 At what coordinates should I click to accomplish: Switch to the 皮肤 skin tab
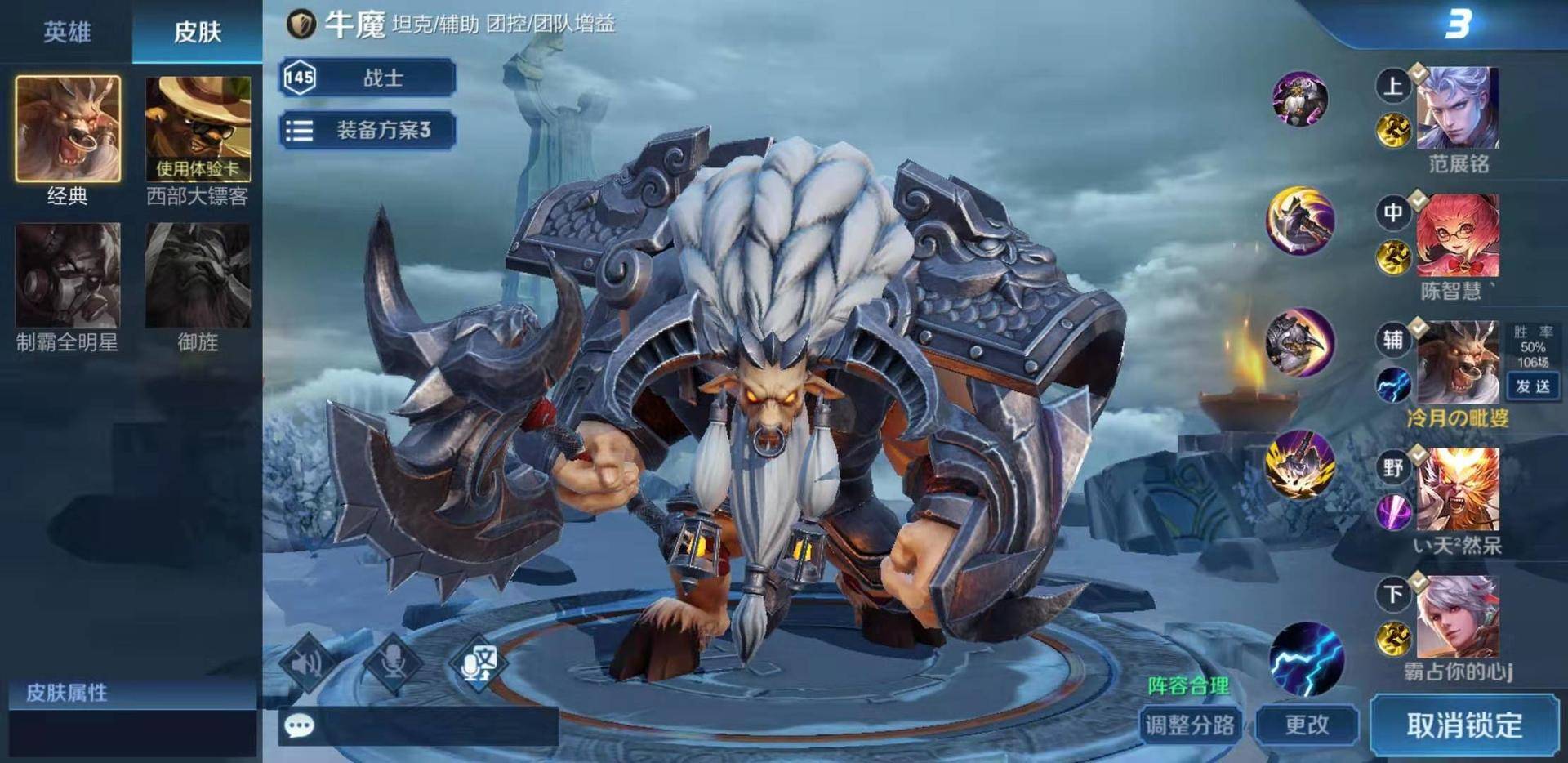pos(198,32)
